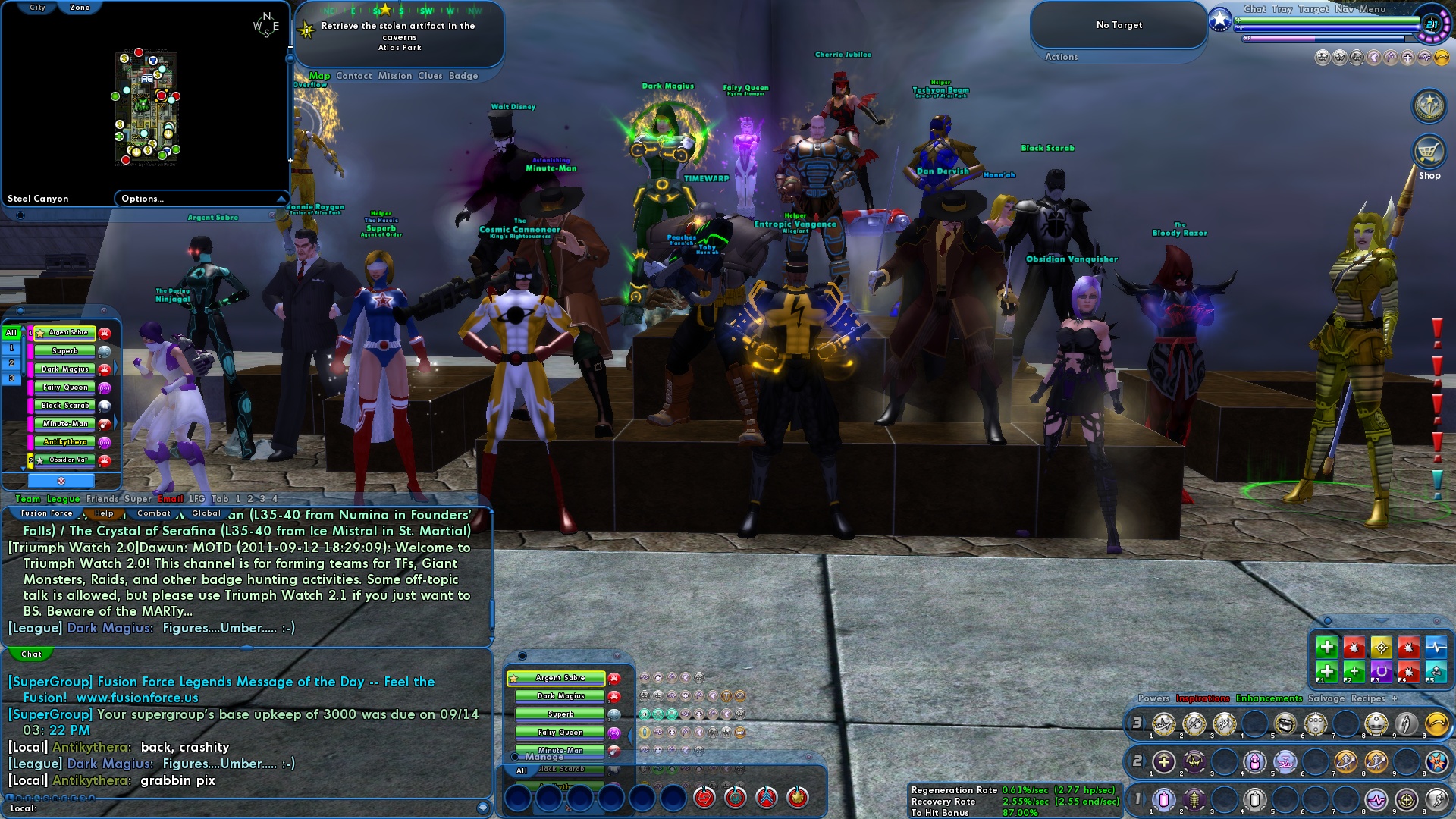Switch to the Salvage tab in the tray window
This screenshot has width=1456, height=819.
click(1327, 698)
